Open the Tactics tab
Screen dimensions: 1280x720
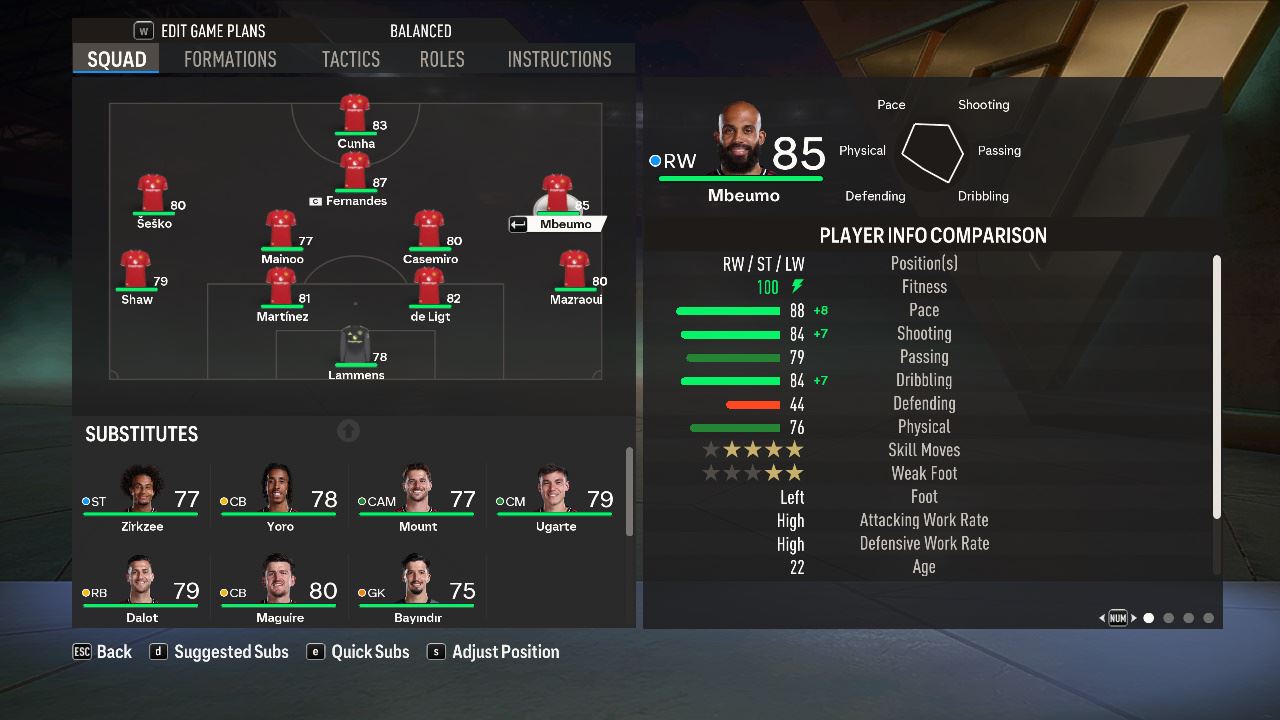point(350,59)
